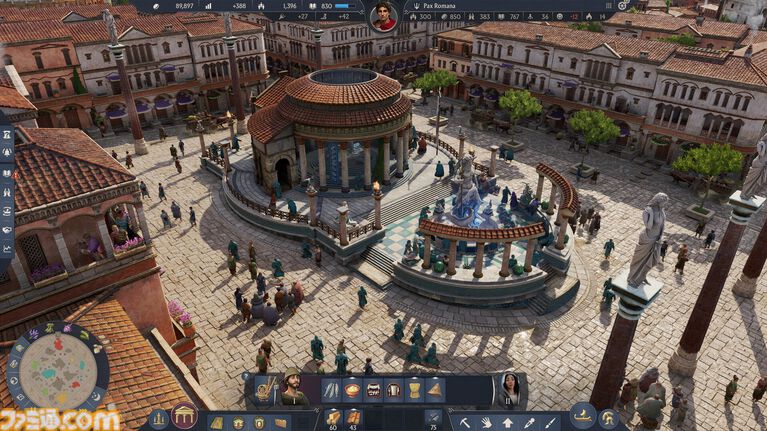Open the Roman helmet military button

pyautogui.click(x=607, y=419)
